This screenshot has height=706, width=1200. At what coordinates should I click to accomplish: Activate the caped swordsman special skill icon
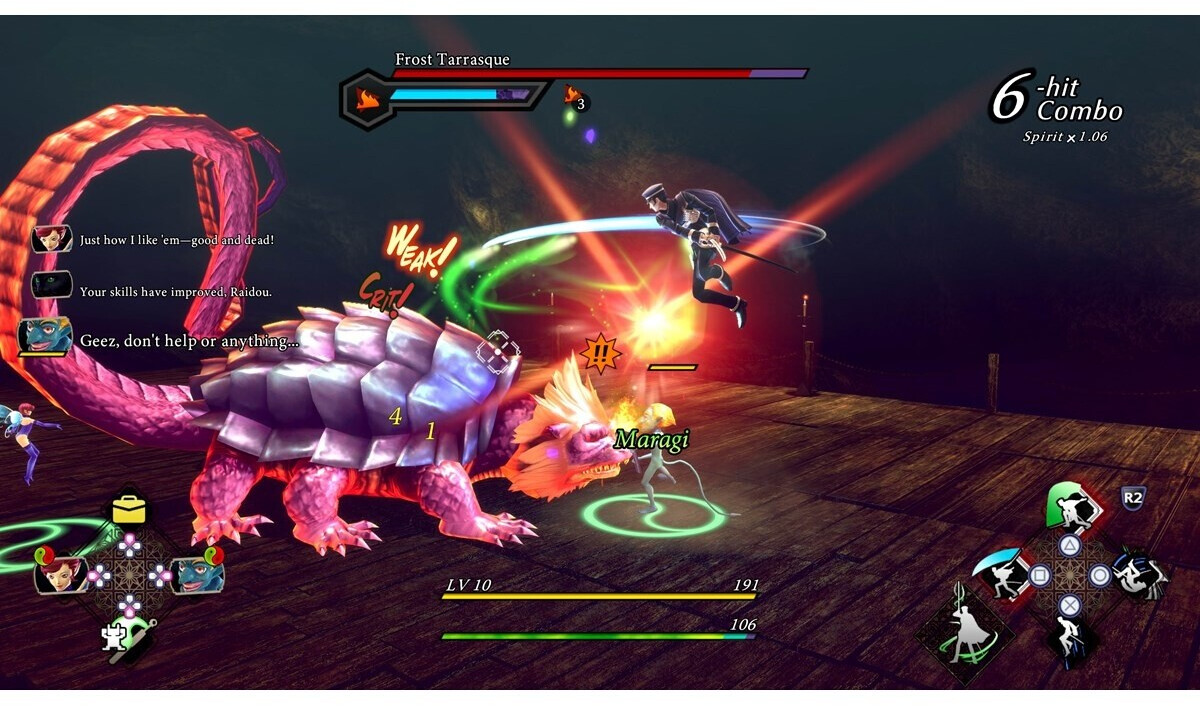[963, 630]
